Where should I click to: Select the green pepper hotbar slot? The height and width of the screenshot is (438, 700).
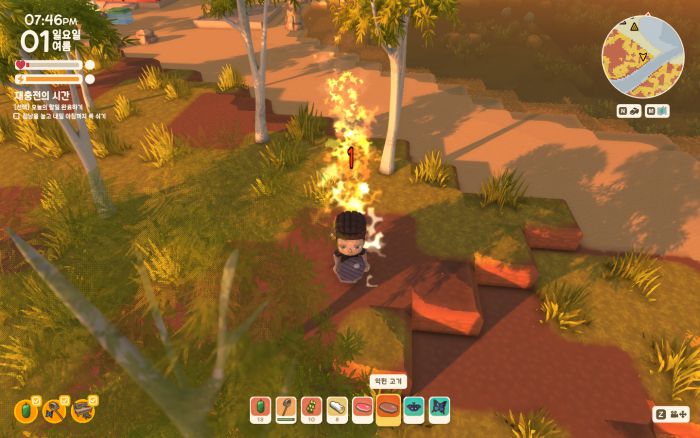[260, 408]
